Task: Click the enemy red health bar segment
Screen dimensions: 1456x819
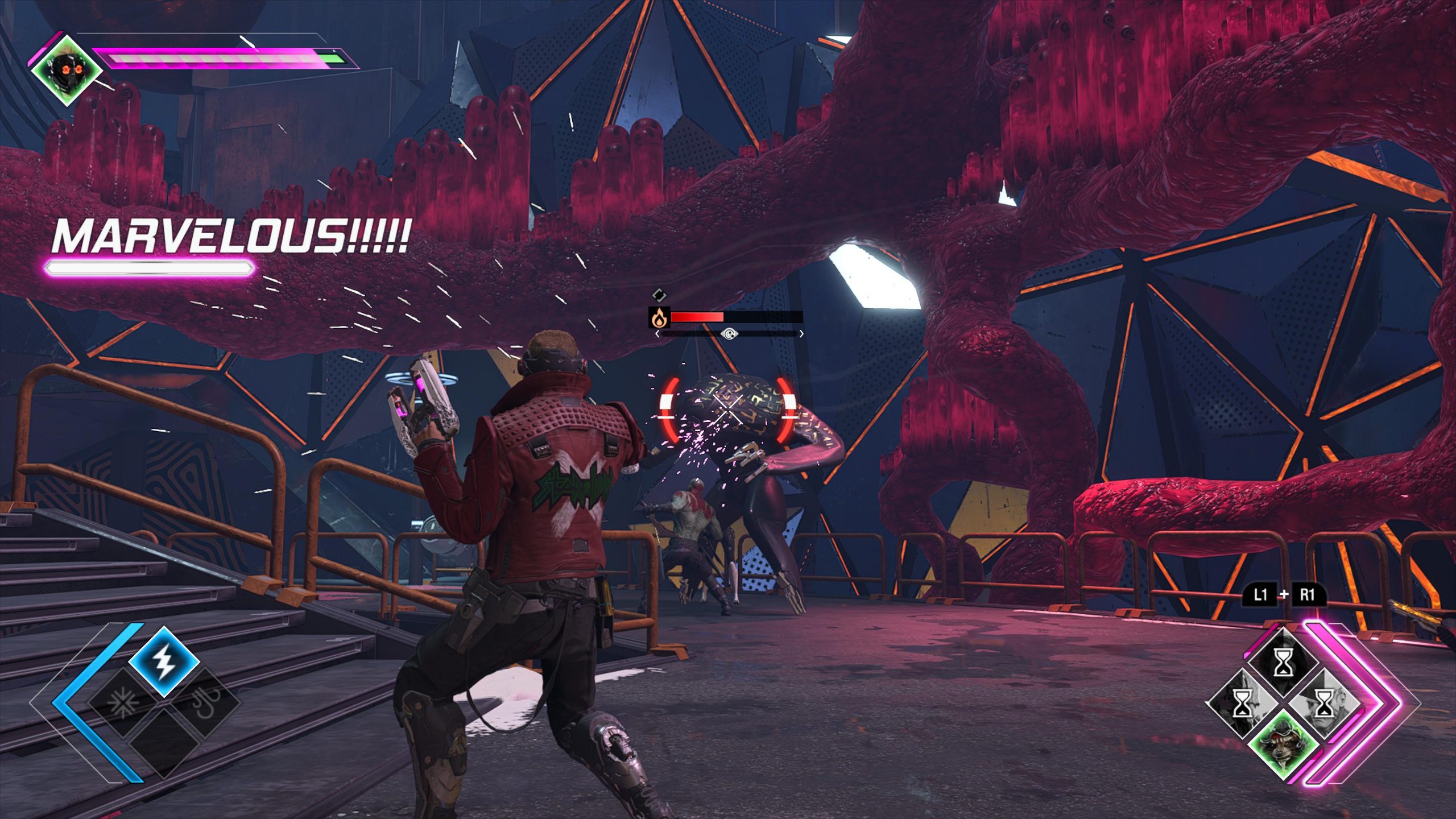Action: point(697,317)
